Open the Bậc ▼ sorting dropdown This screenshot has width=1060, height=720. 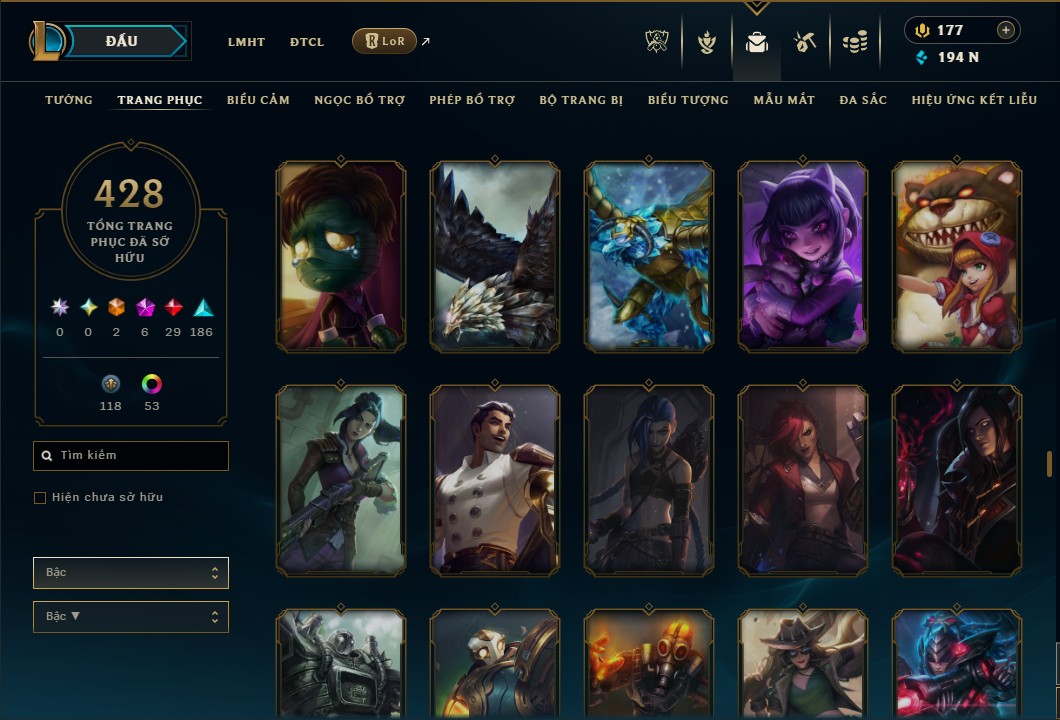tap(131, 617)
